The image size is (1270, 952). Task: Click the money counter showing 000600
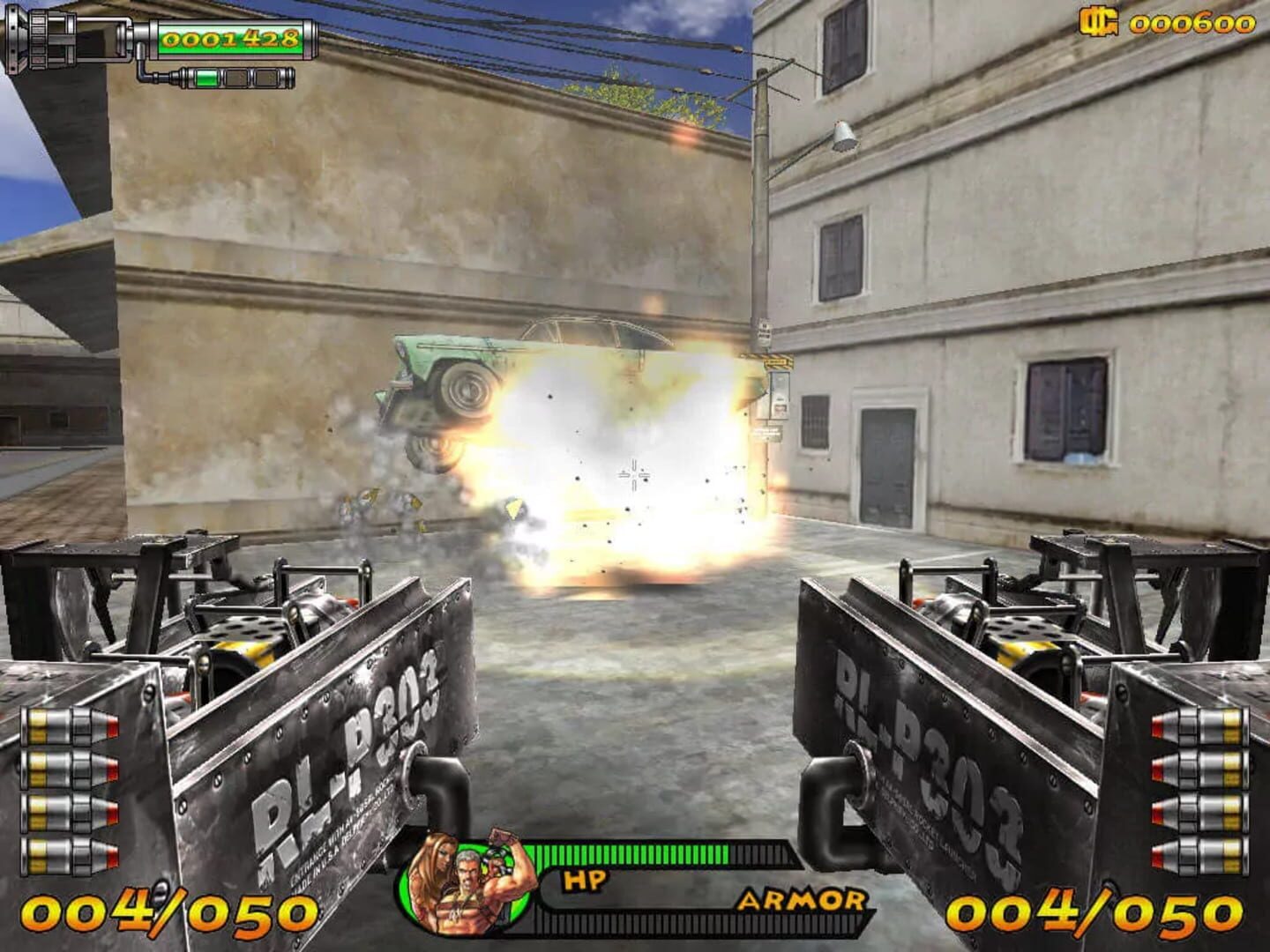click(1195, 25)
